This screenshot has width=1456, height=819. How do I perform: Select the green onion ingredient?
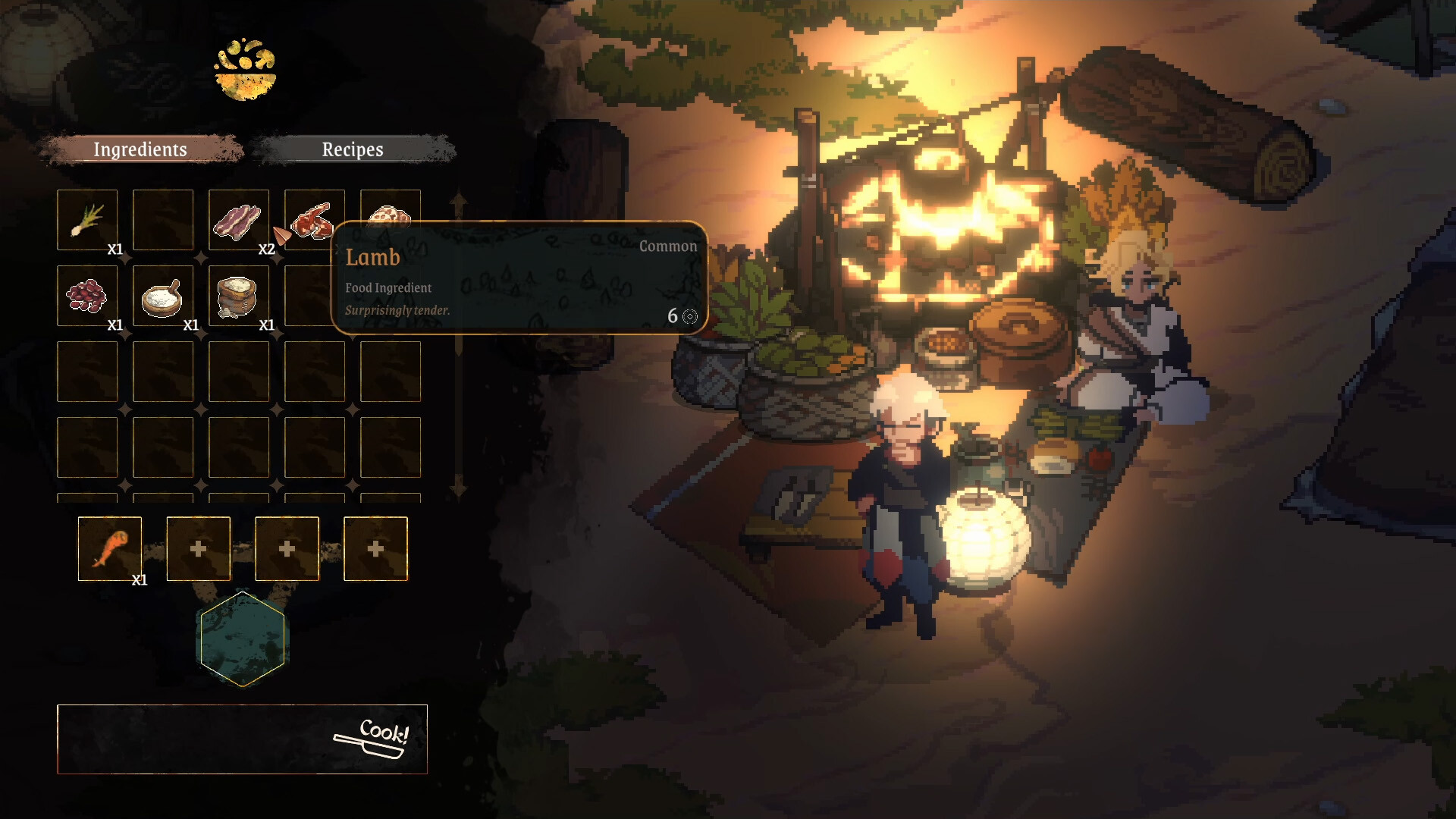point(87,220)
